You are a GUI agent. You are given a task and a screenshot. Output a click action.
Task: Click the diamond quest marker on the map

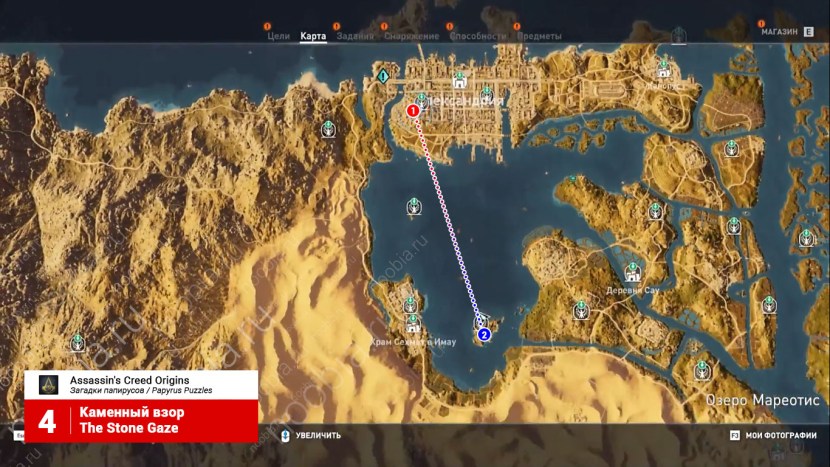pos(382,75)
